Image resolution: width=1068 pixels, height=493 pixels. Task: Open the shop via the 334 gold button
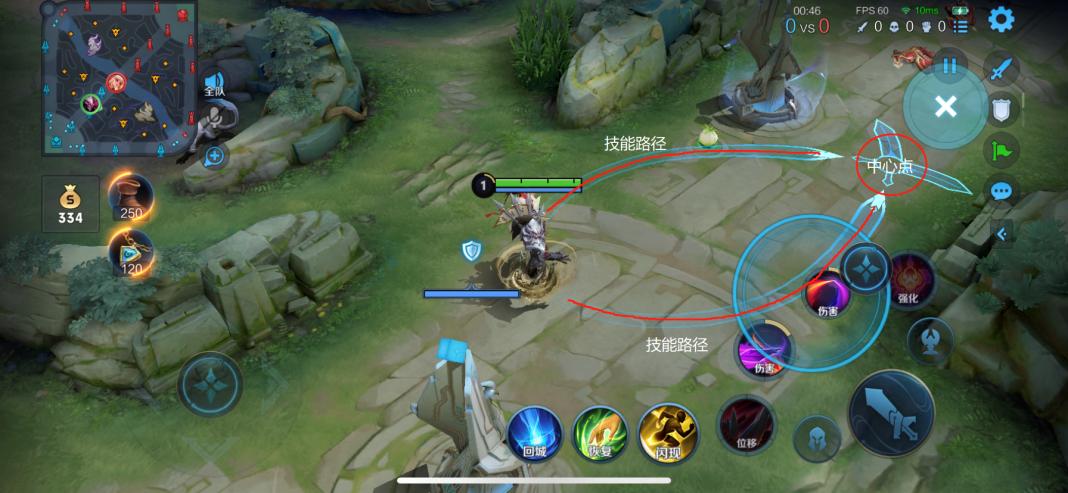pos(70,204)
